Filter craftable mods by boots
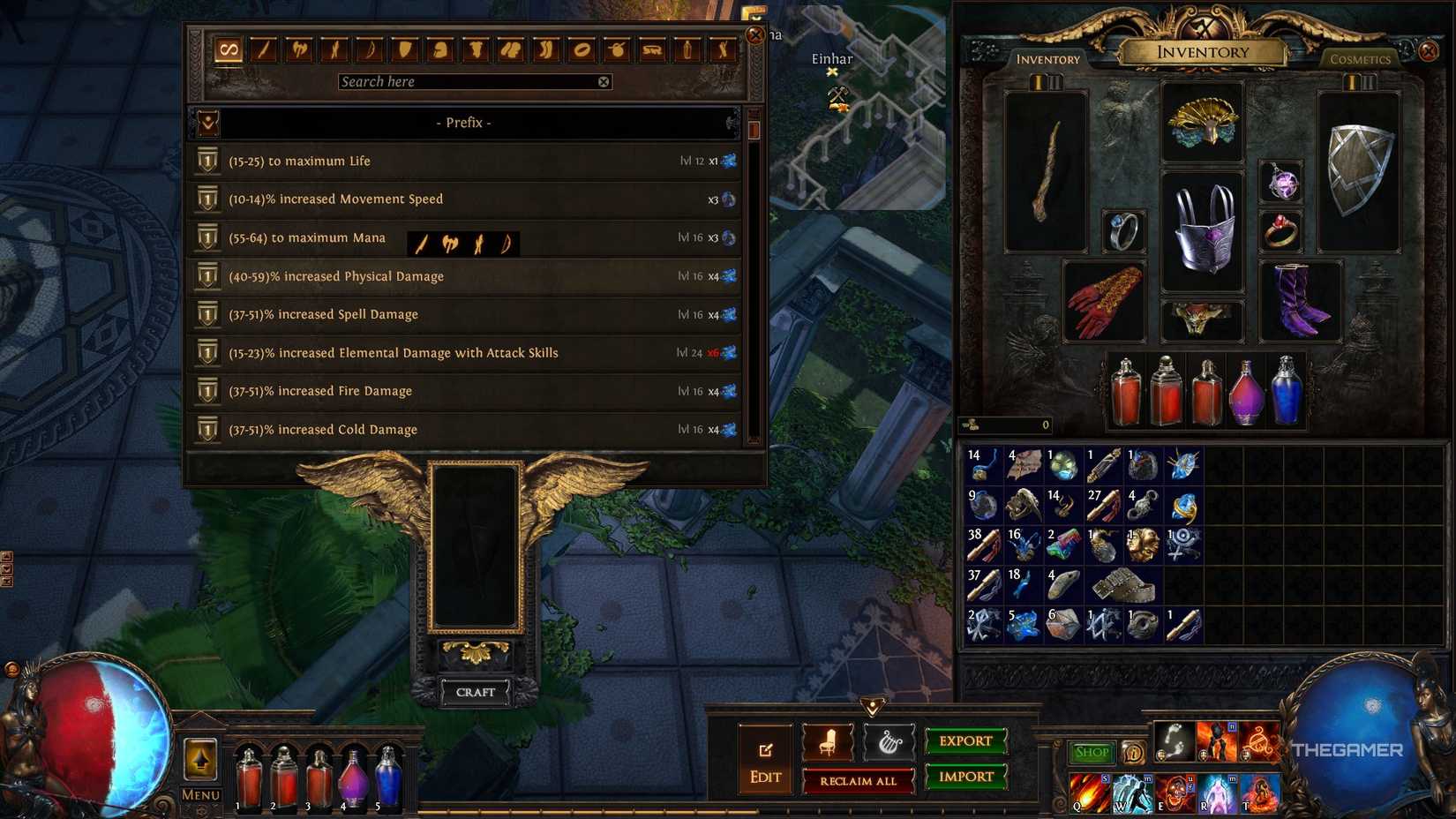The height and width of the screenshot is (819, 1456). [x=546, y=50]
